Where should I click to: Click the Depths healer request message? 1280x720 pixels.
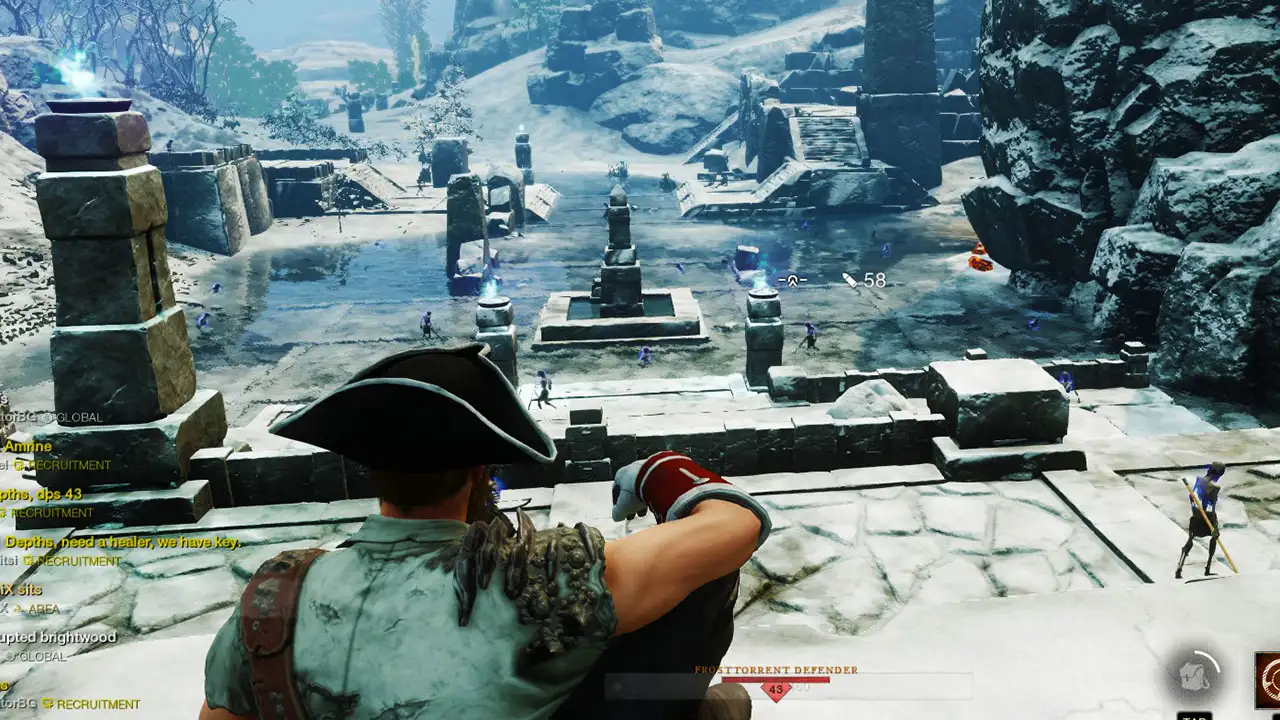point(124,541)
